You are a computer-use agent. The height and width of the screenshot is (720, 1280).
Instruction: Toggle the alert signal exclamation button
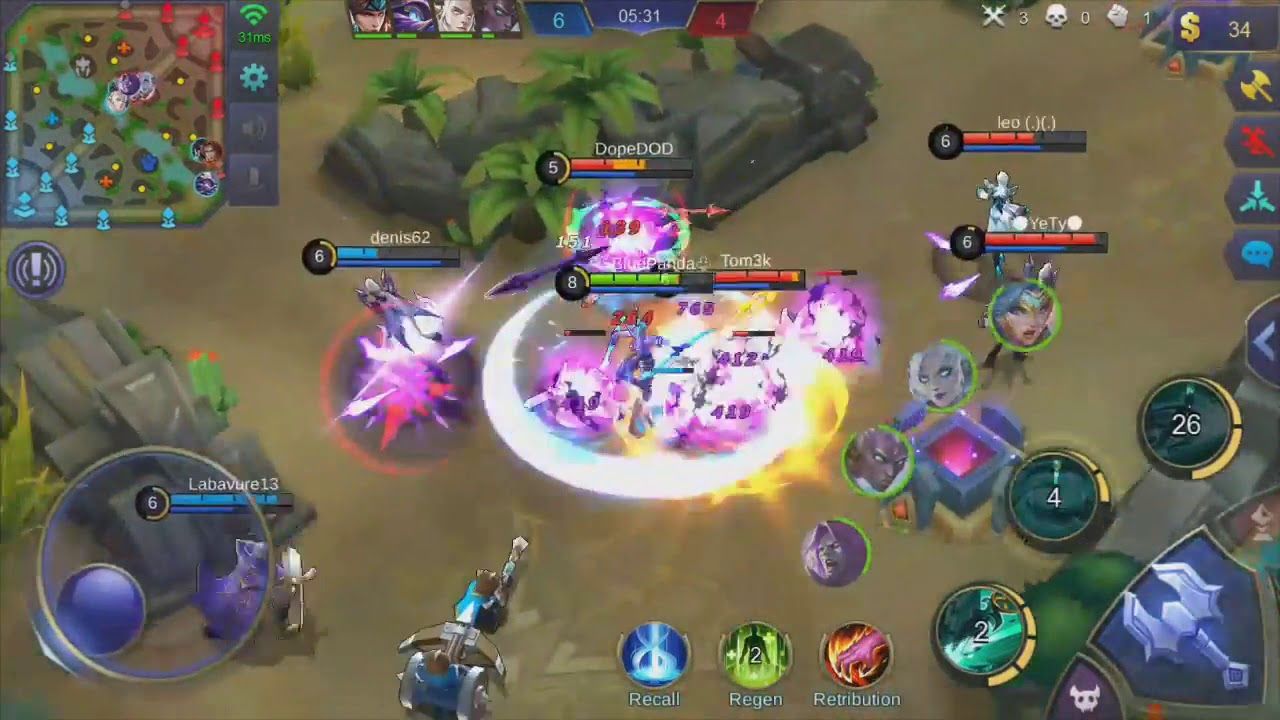click(x=36, y=268)
